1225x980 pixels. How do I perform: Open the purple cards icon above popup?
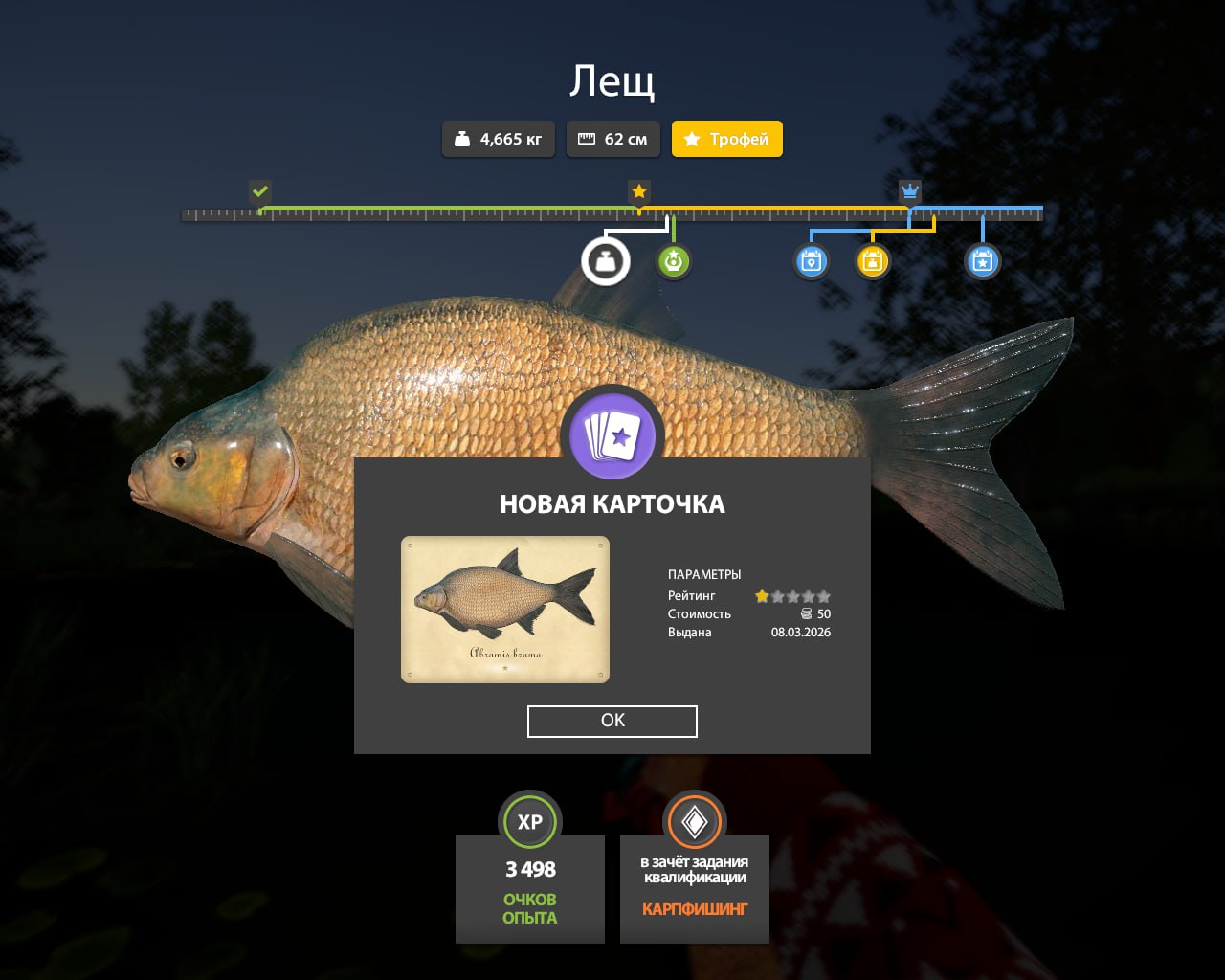point(612,437)
